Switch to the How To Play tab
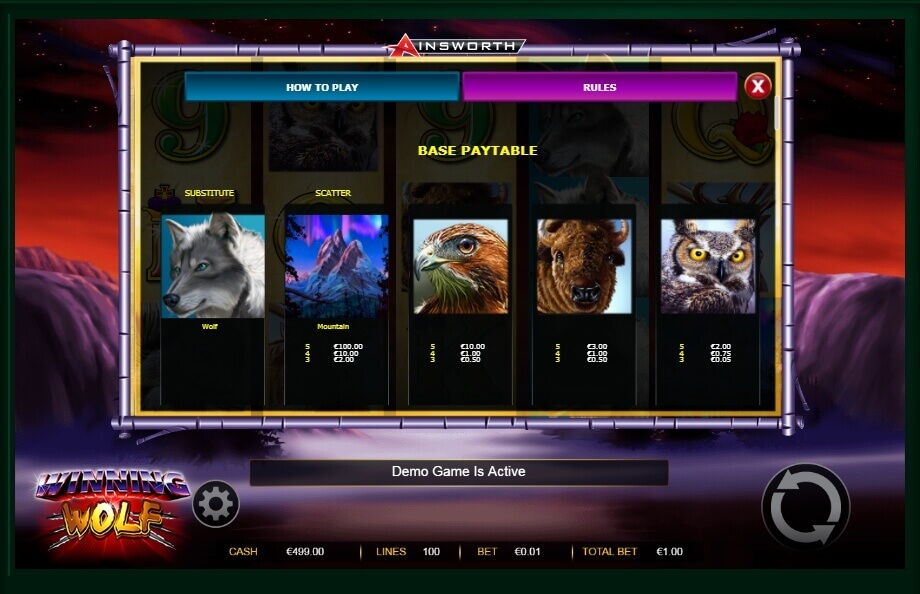Image resolution: width=920 pixels, height=594 pixels. [x=321, y=87]
